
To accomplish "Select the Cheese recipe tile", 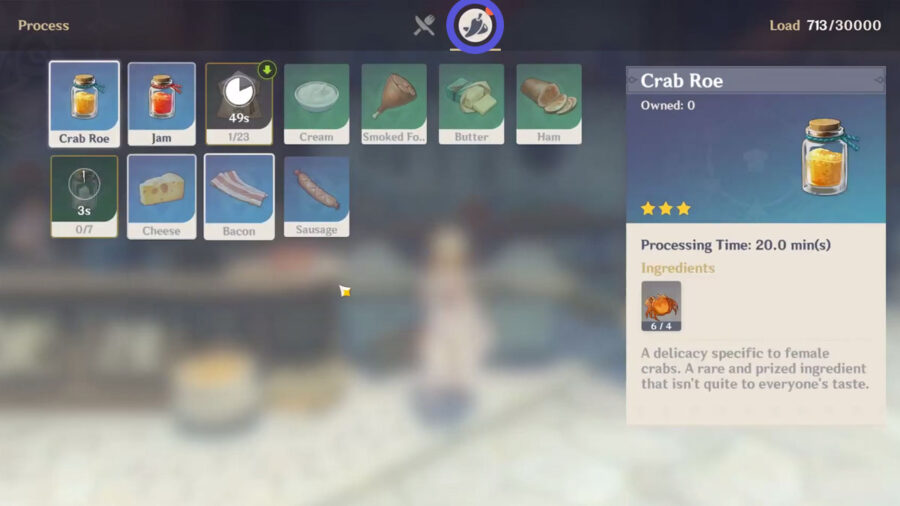I will point(162,196).
